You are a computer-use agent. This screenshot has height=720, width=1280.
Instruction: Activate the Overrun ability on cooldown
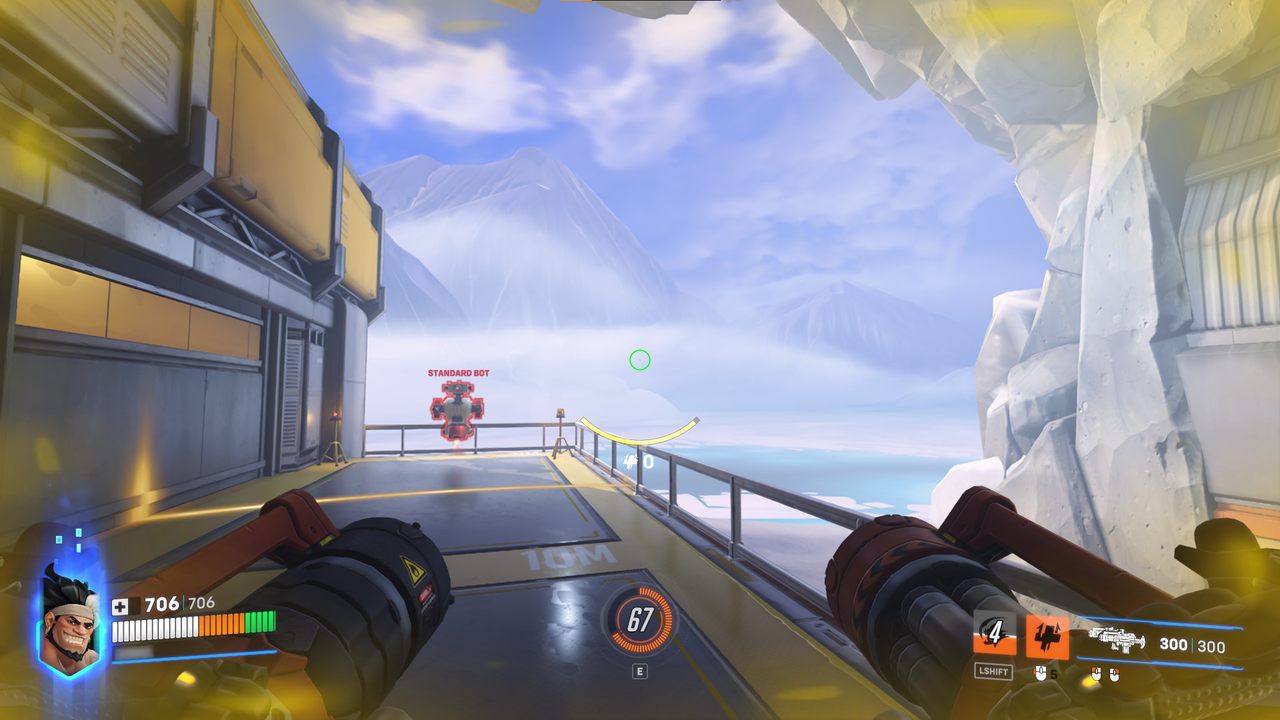tap(994, 634)
